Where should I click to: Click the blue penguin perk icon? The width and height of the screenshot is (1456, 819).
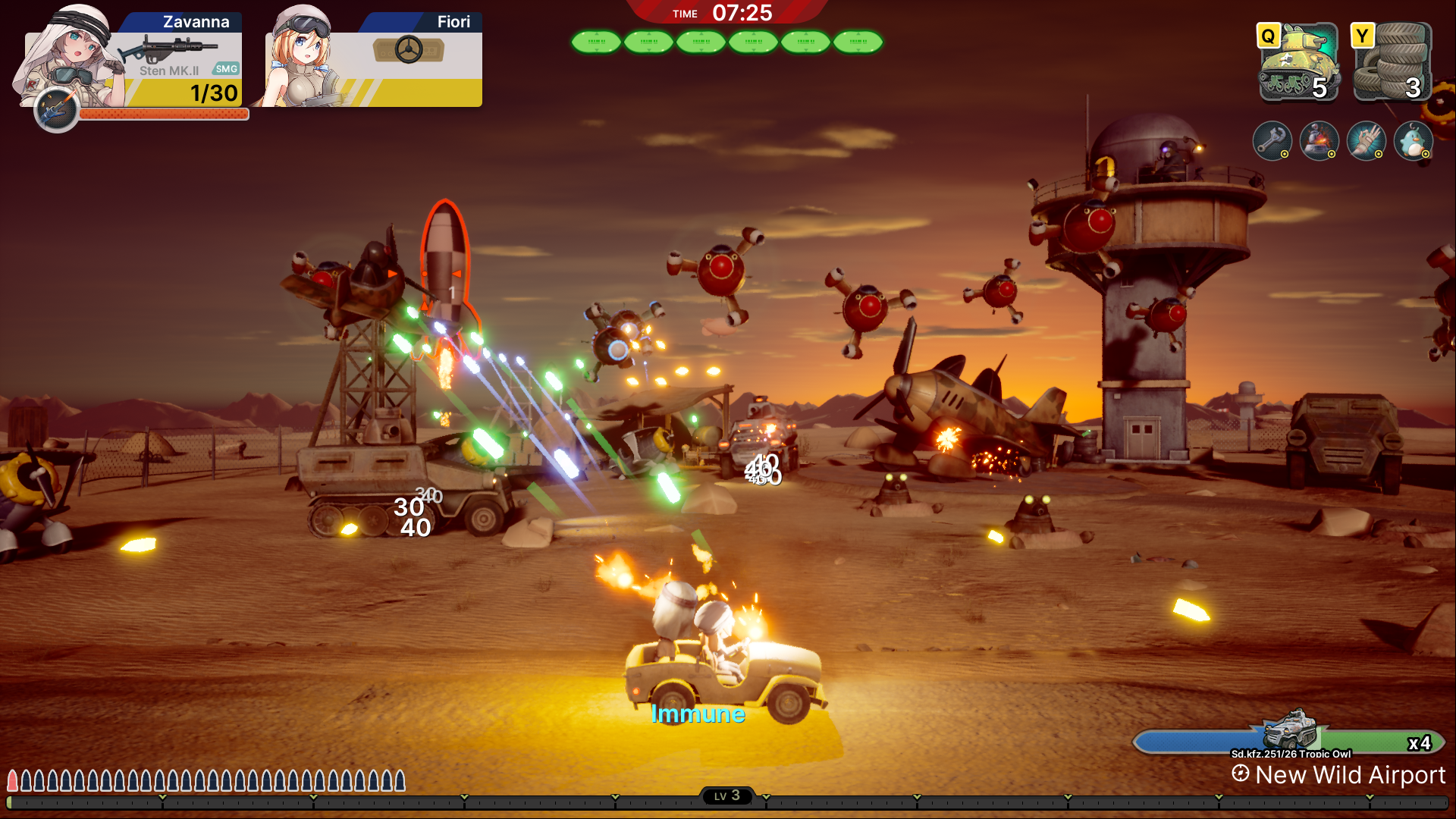(x=1413, y=141)
